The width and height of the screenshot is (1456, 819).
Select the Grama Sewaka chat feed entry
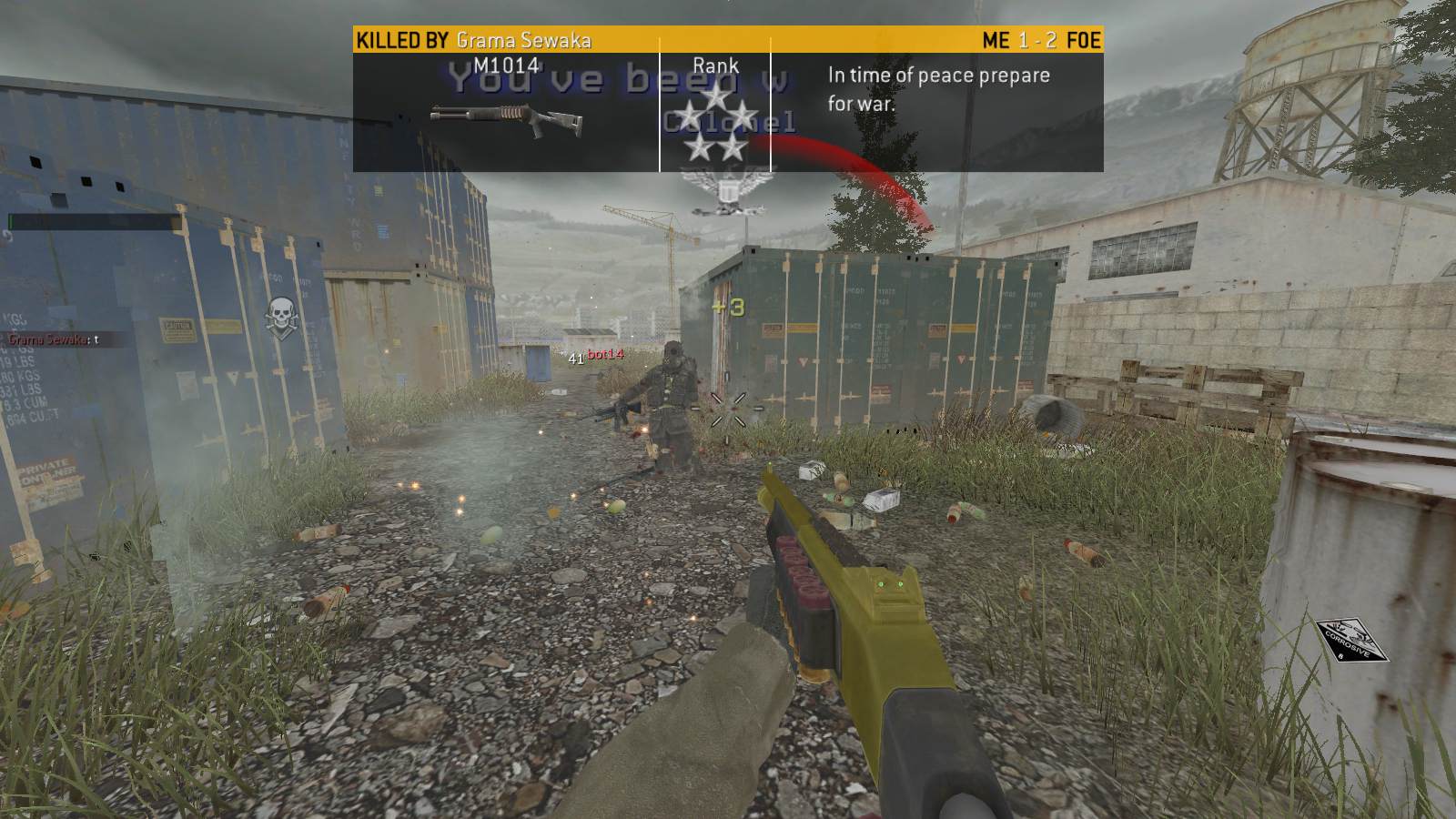(51, 339)
